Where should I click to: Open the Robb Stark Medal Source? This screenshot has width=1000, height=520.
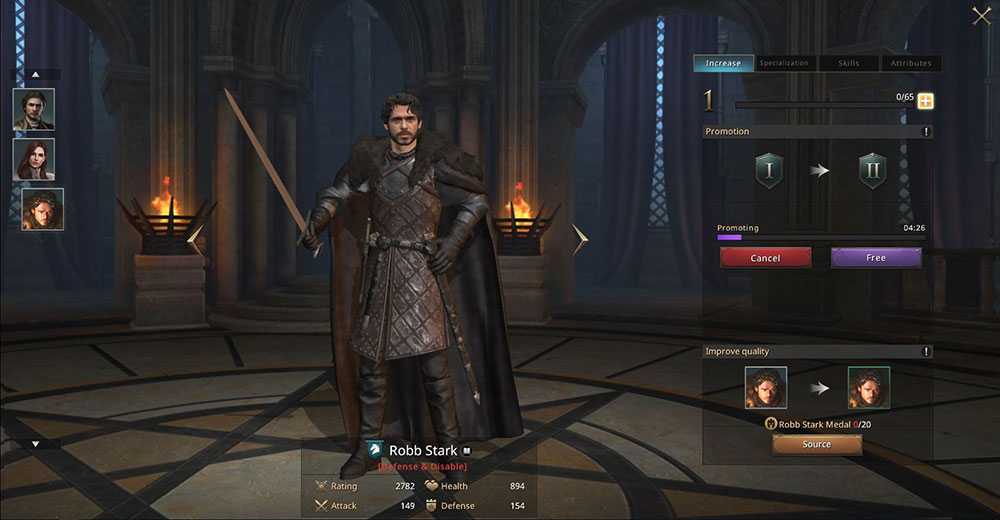816,445
